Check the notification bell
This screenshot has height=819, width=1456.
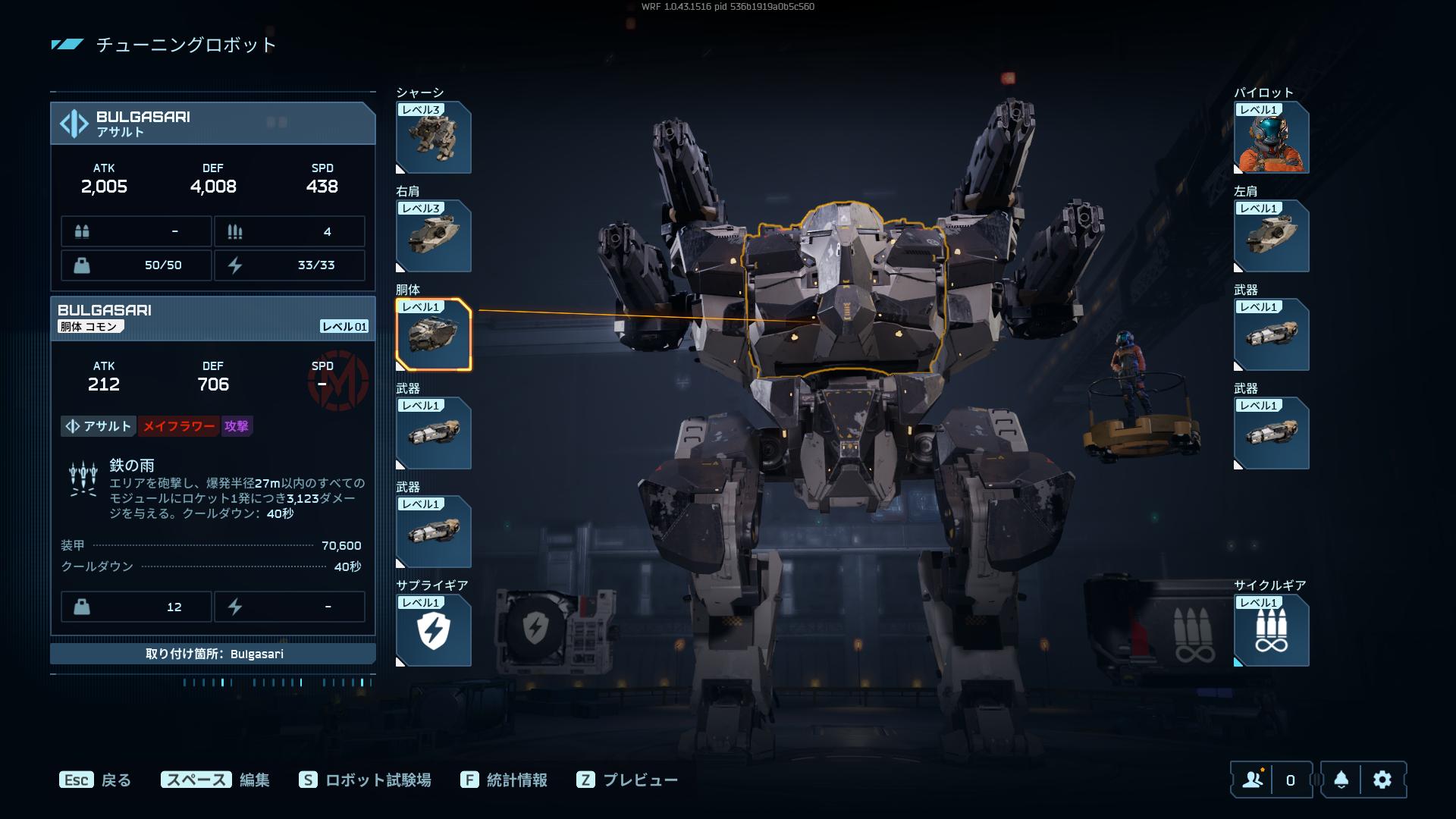click(1341, 780)
